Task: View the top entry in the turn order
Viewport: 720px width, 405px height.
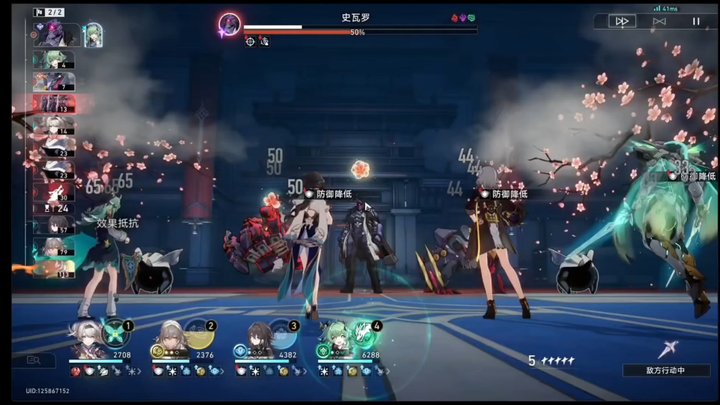Action: click(x=55, y=35)
